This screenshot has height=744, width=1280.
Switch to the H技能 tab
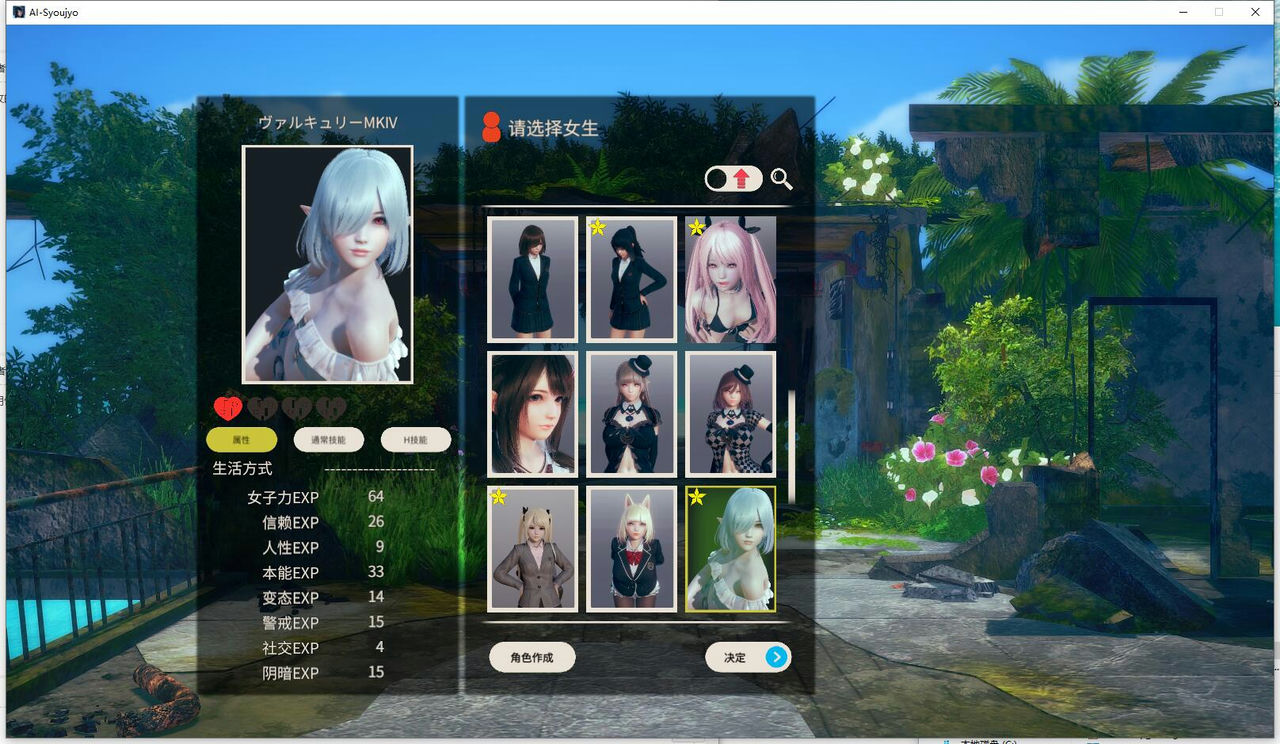pyautogui.click(x=416, y=439)
